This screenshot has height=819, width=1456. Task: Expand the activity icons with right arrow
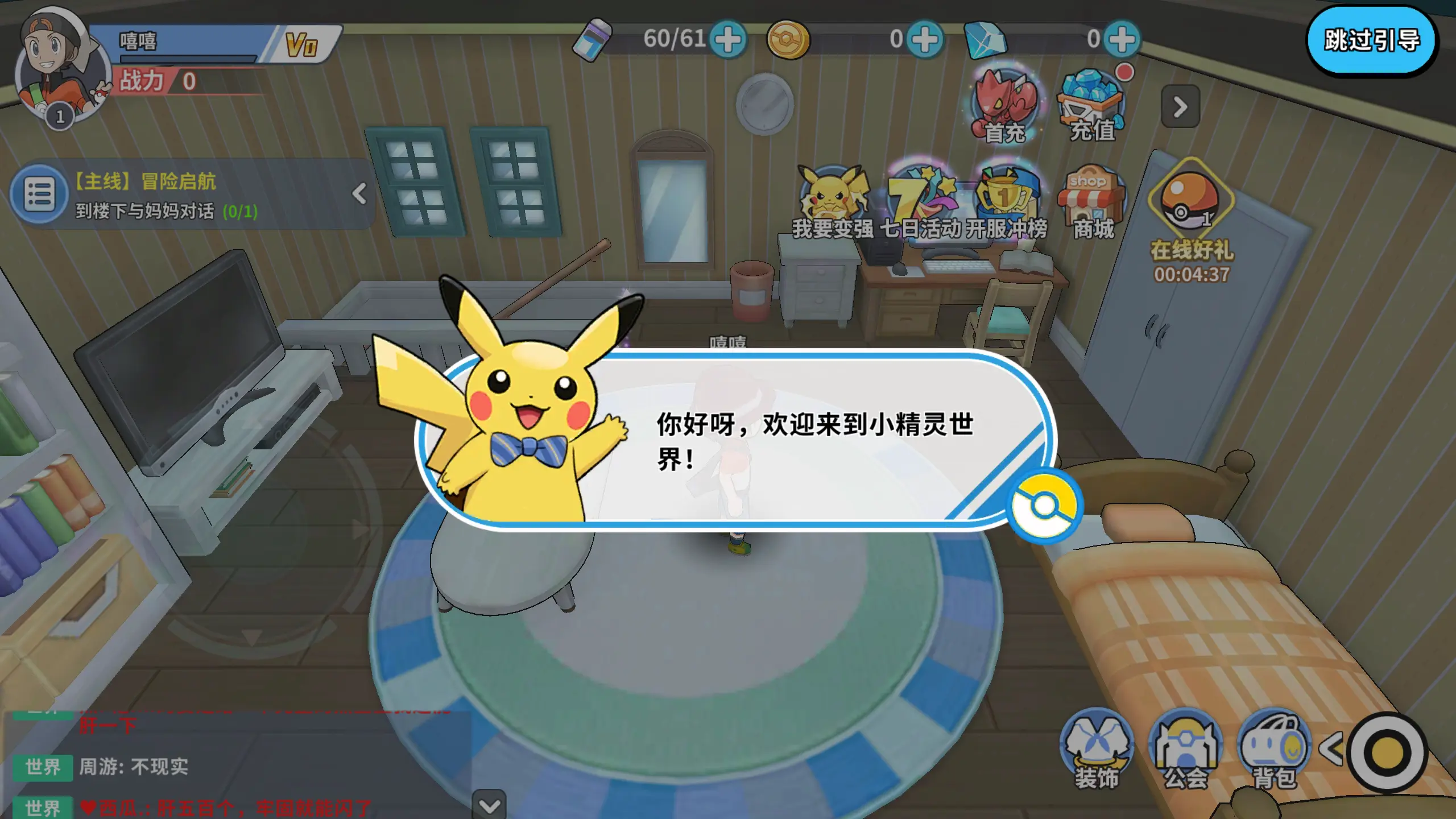(1180, 106)
